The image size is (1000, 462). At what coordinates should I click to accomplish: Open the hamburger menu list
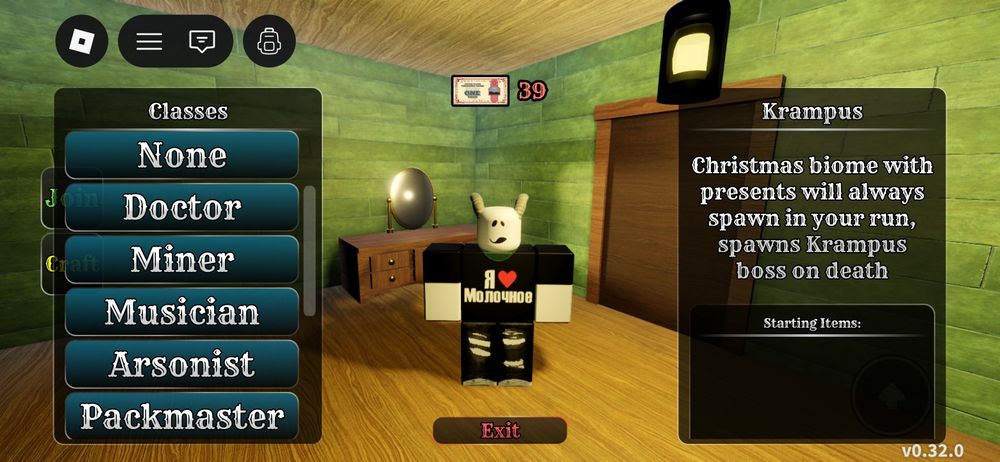(x=149, y=41)
